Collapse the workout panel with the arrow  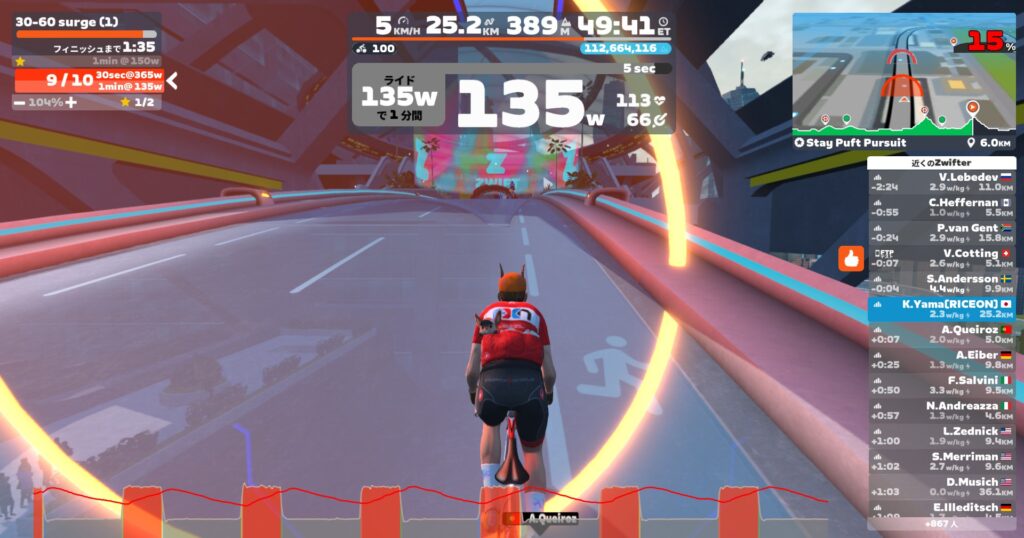point(172,81)
